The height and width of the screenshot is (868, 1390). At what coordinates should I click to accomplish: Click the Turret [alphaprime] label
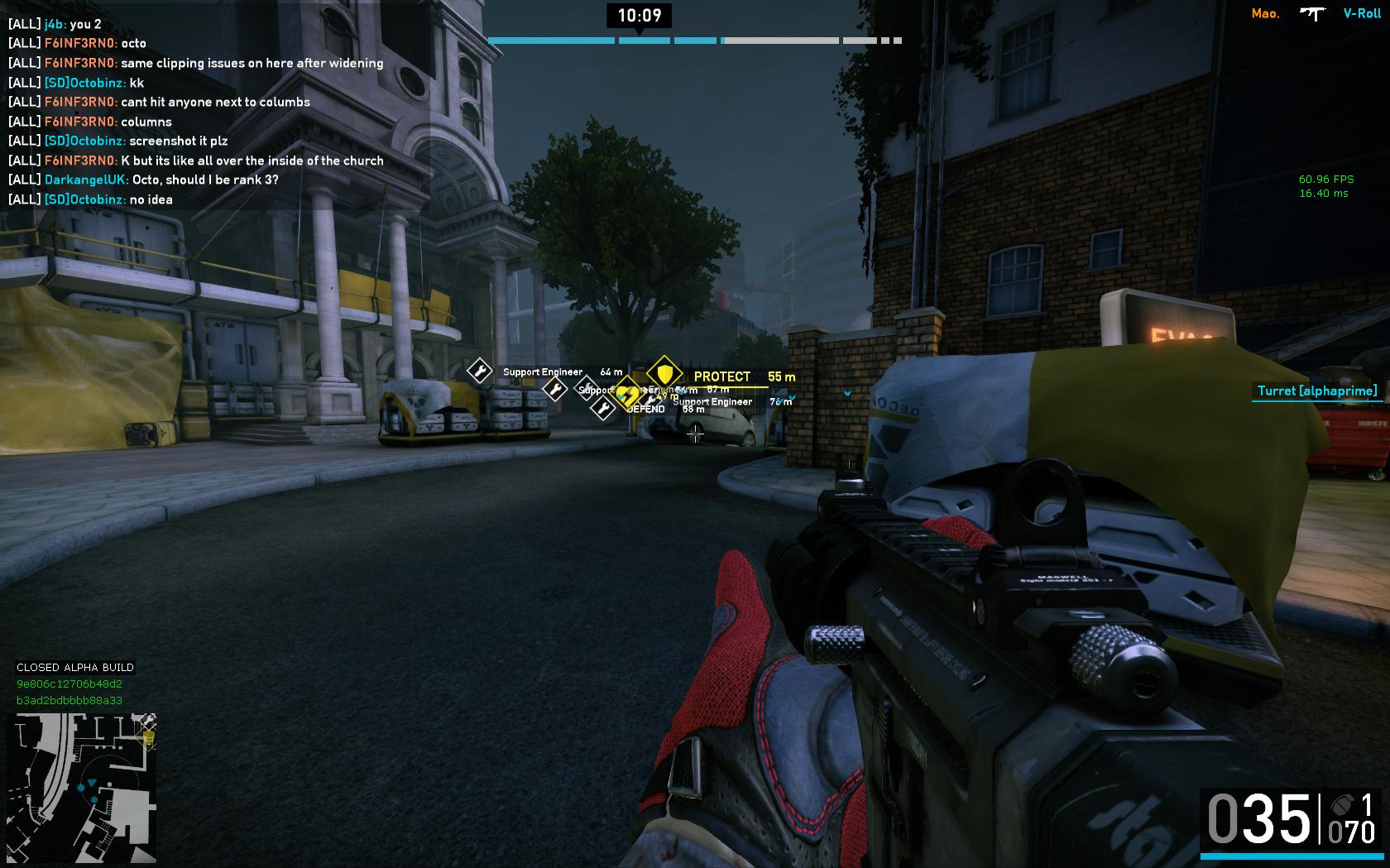[x=1317, y=391]
